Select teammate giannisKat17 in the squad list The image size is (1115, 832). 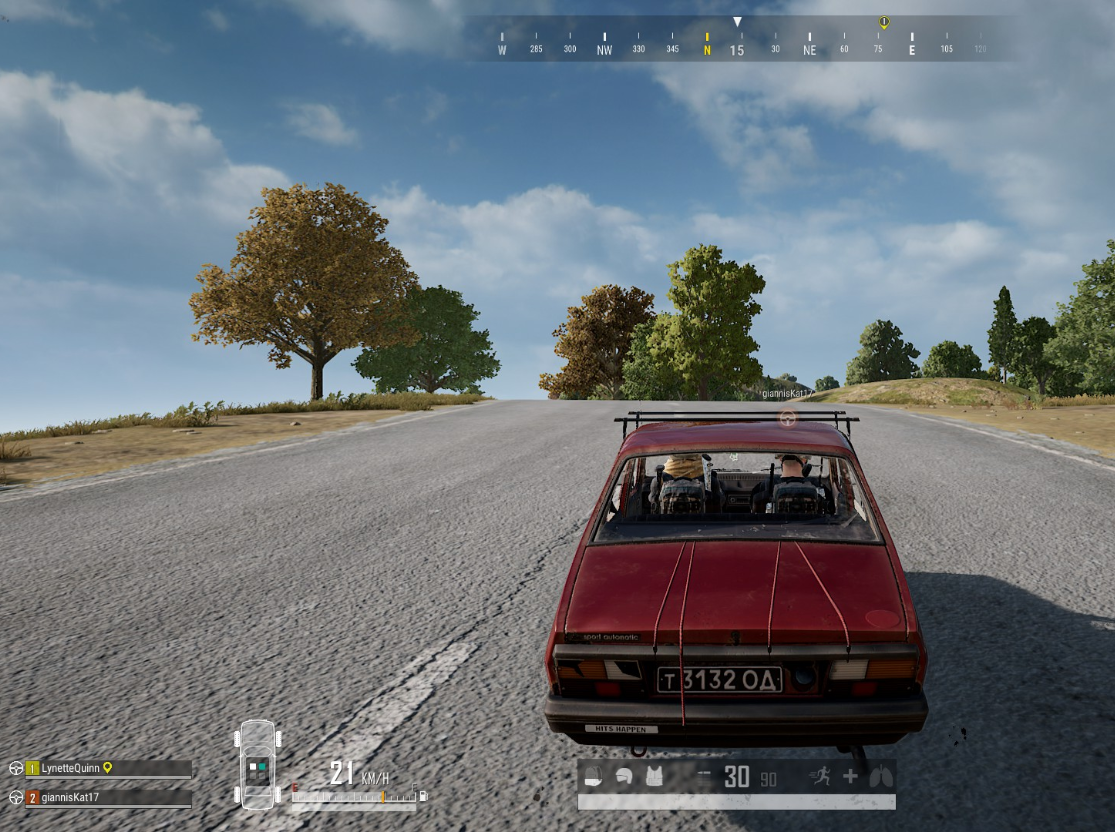70,797
